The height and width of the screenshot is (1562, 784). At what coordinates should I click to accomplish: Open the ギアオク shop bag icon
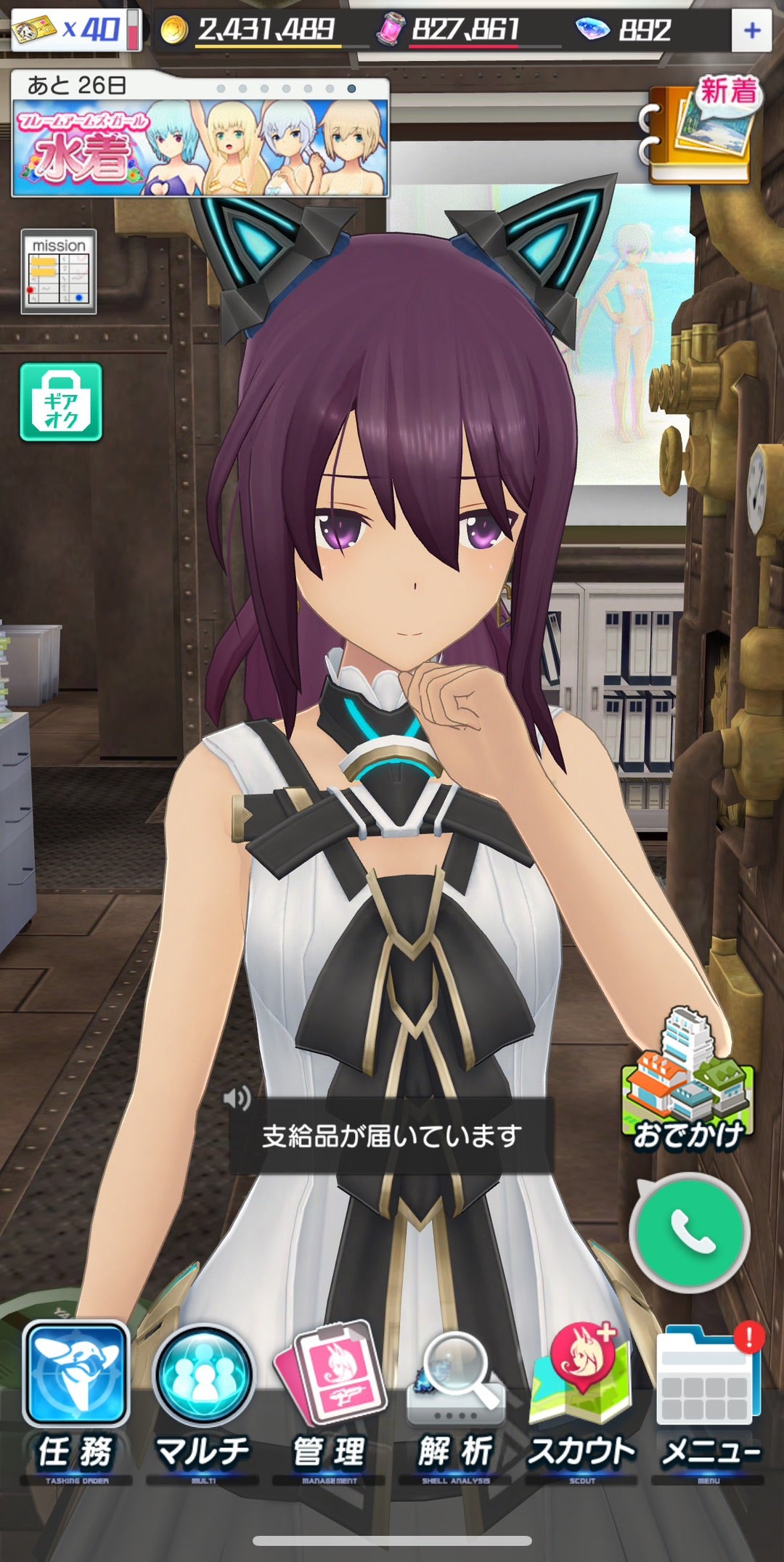pyautogui.click(x=61, y=402)
